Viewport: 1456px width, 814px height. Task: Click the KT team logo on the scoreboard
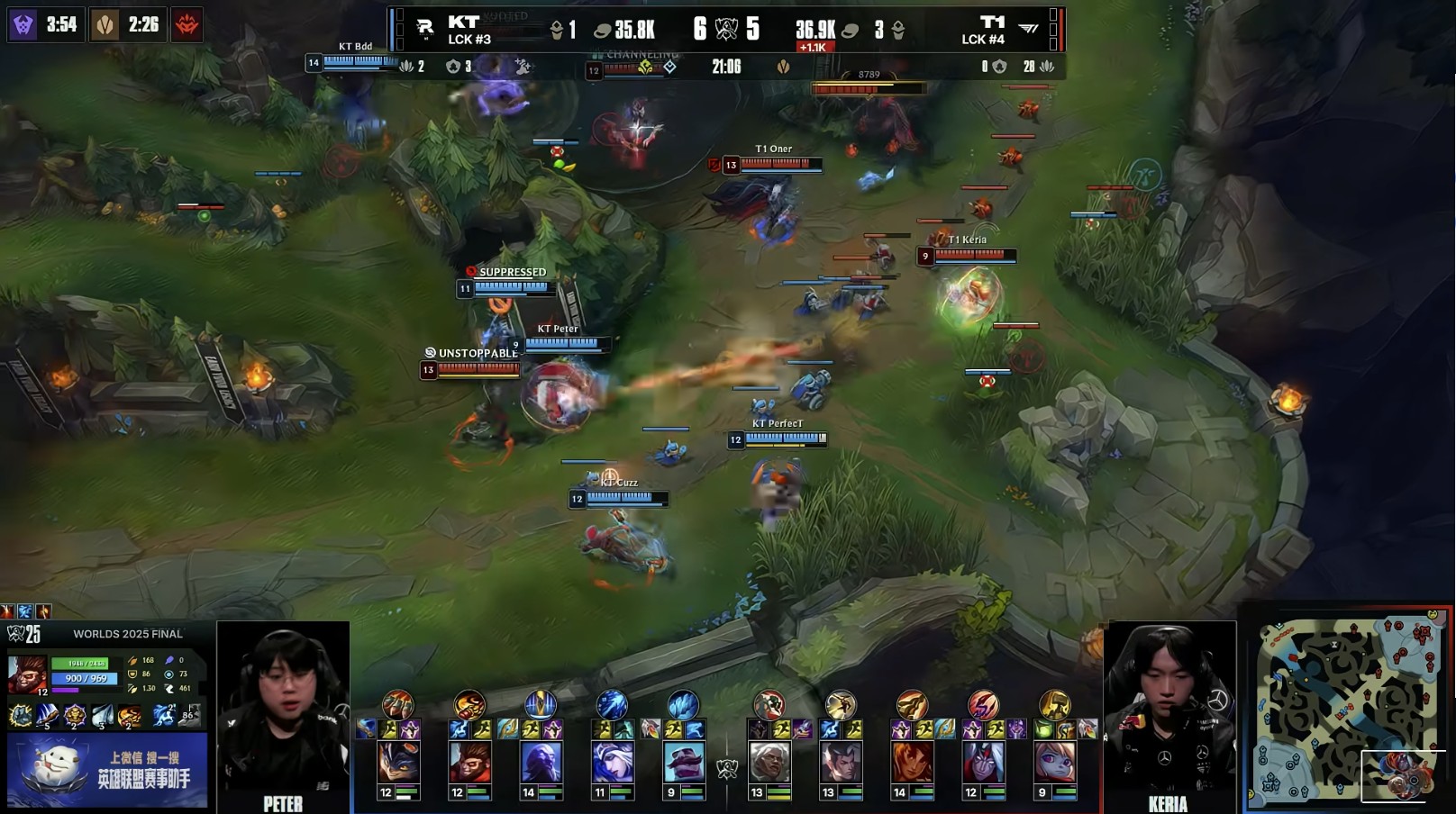coord(425,29)
